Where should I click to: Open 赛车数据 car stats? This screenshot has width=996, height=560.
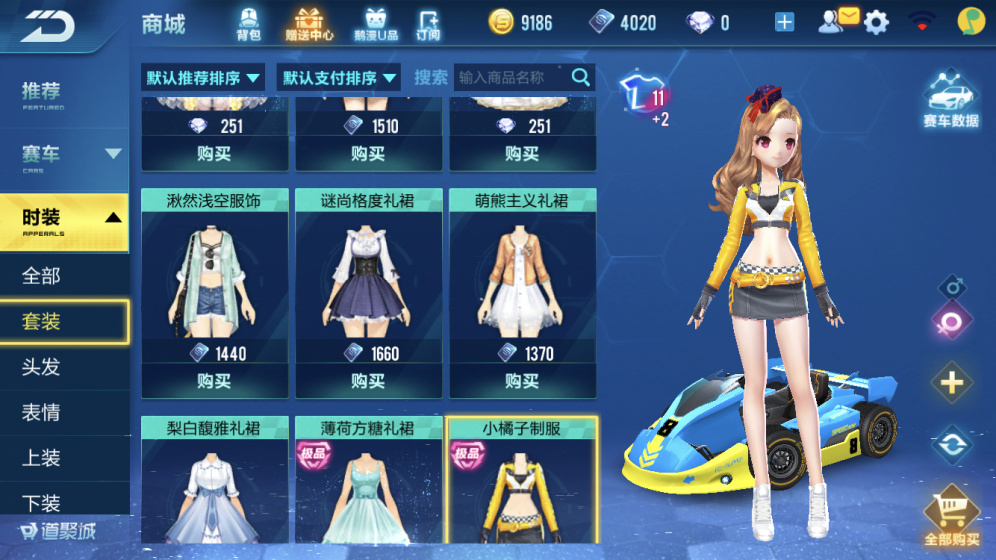(950, 102)
